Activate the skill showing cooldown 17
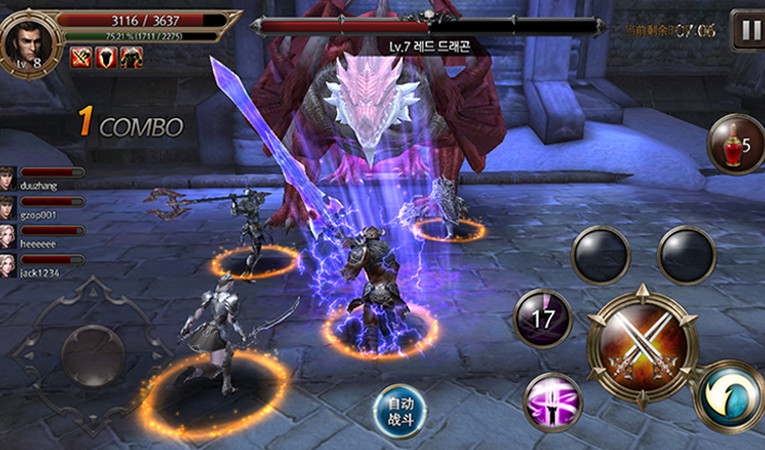765x450 pixels. pyautogui.click(x=541, y=319)
